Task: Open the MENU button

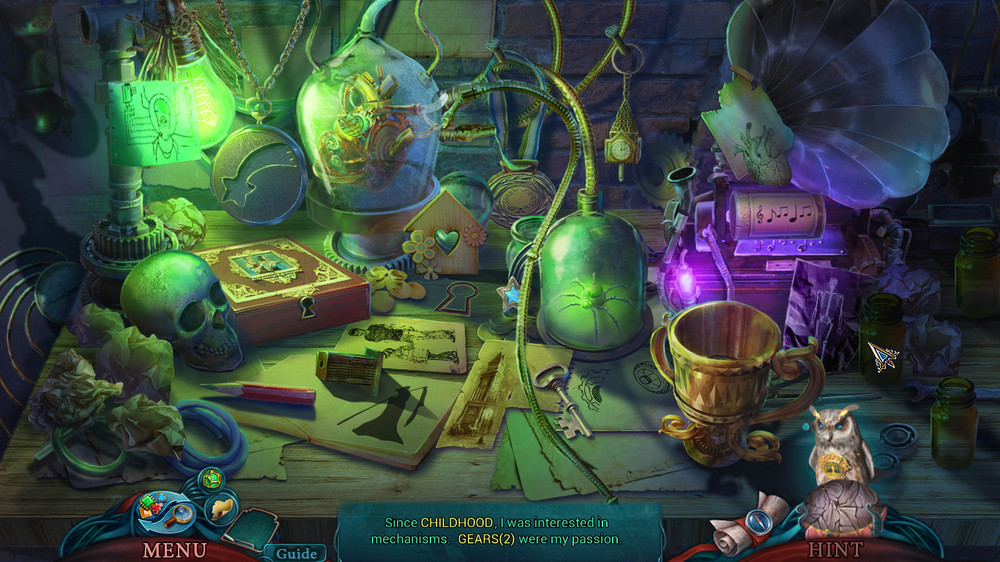Action: click(x=174, y=549)
